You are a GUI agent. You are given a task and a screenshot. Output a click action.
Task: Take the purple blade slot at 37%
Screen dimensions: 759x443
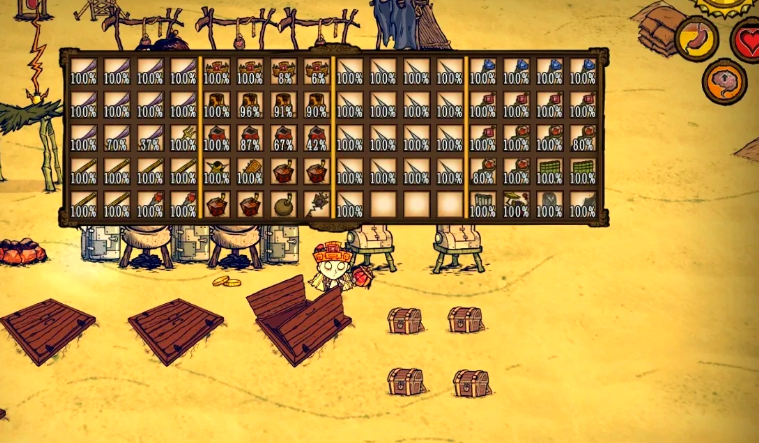click(150, 138)
